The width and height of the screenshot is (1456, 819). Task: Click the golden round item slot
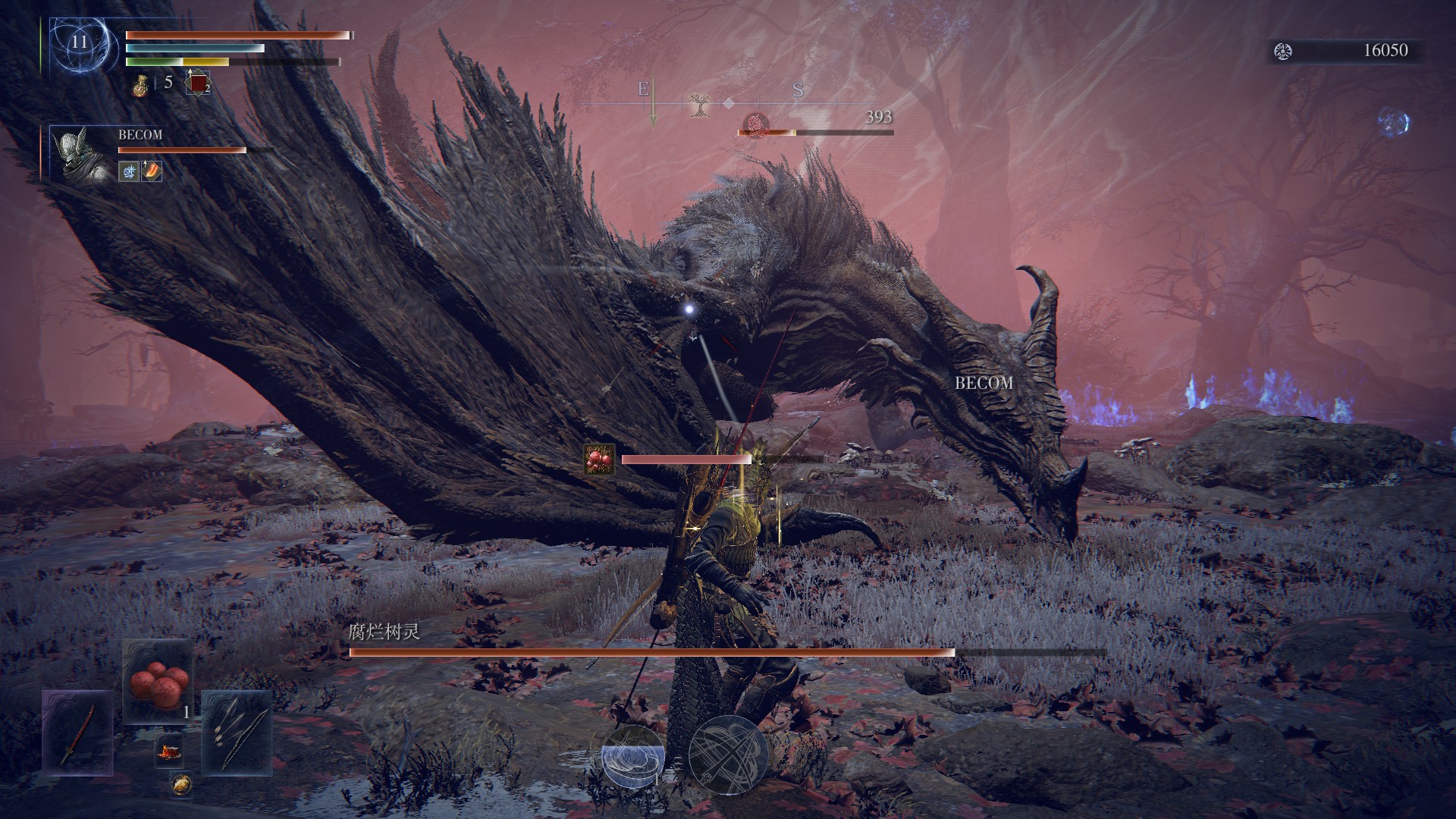[180, 784]
